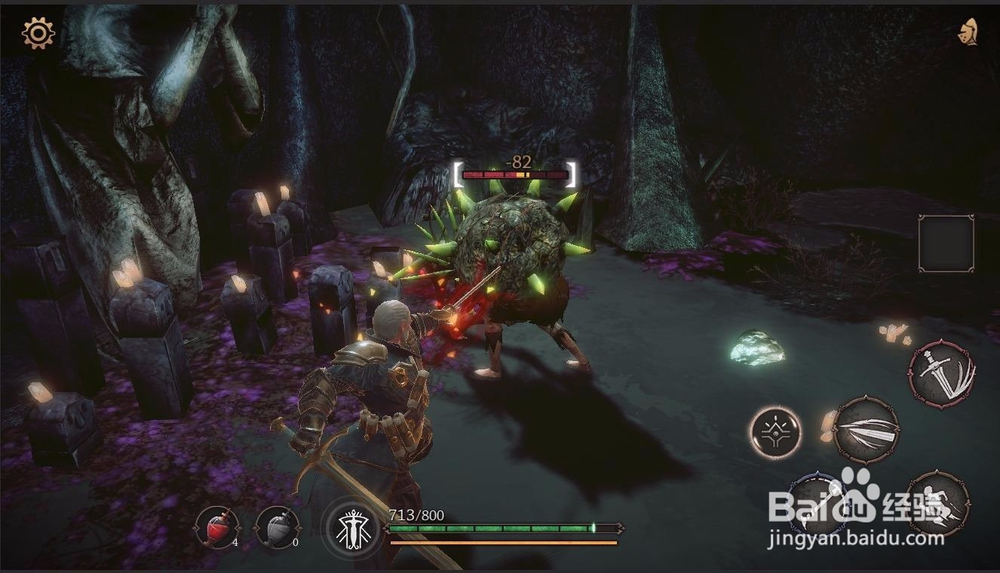
Task: Use the grey potion with zero count
Action: (x=276, y=526)
